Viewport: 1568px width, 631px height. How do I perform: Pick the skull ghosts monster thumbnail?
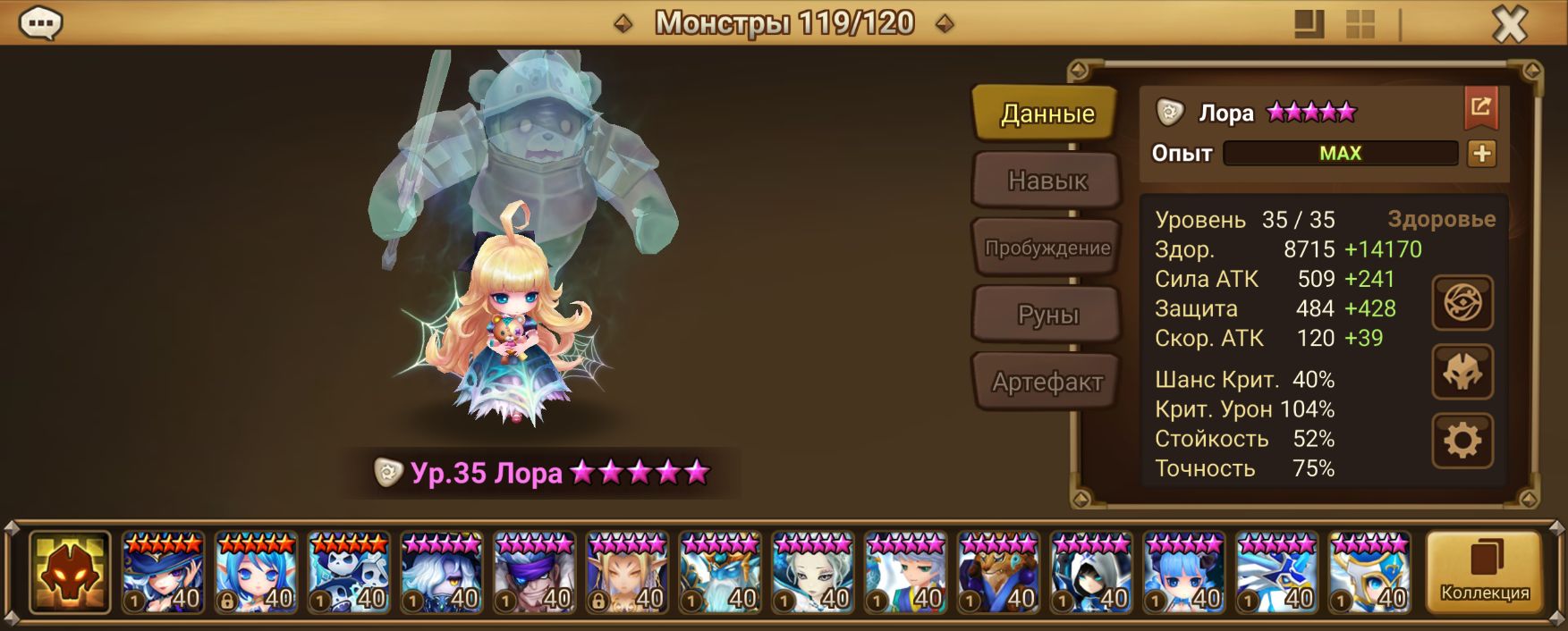[349, 573]
